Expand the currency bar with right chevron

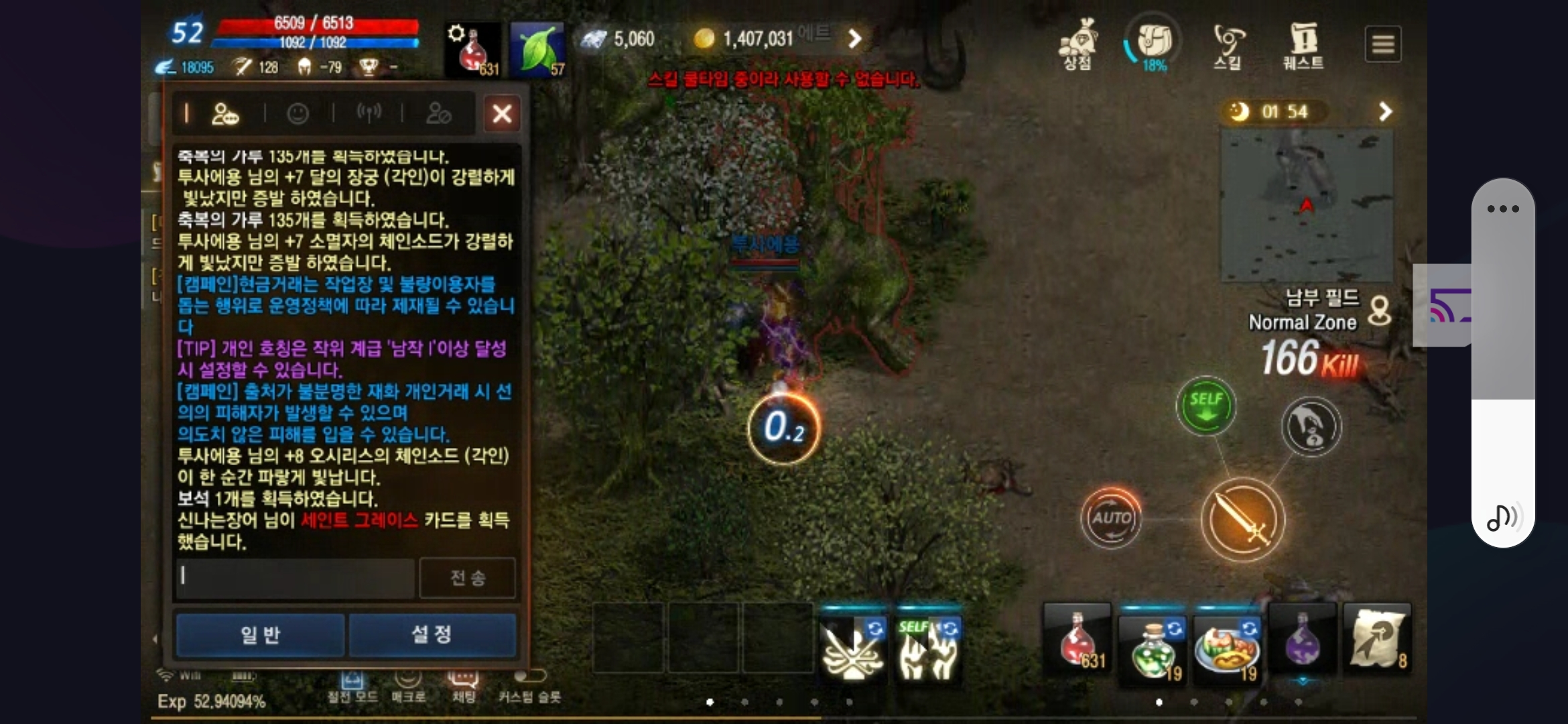tap(856, 38)
